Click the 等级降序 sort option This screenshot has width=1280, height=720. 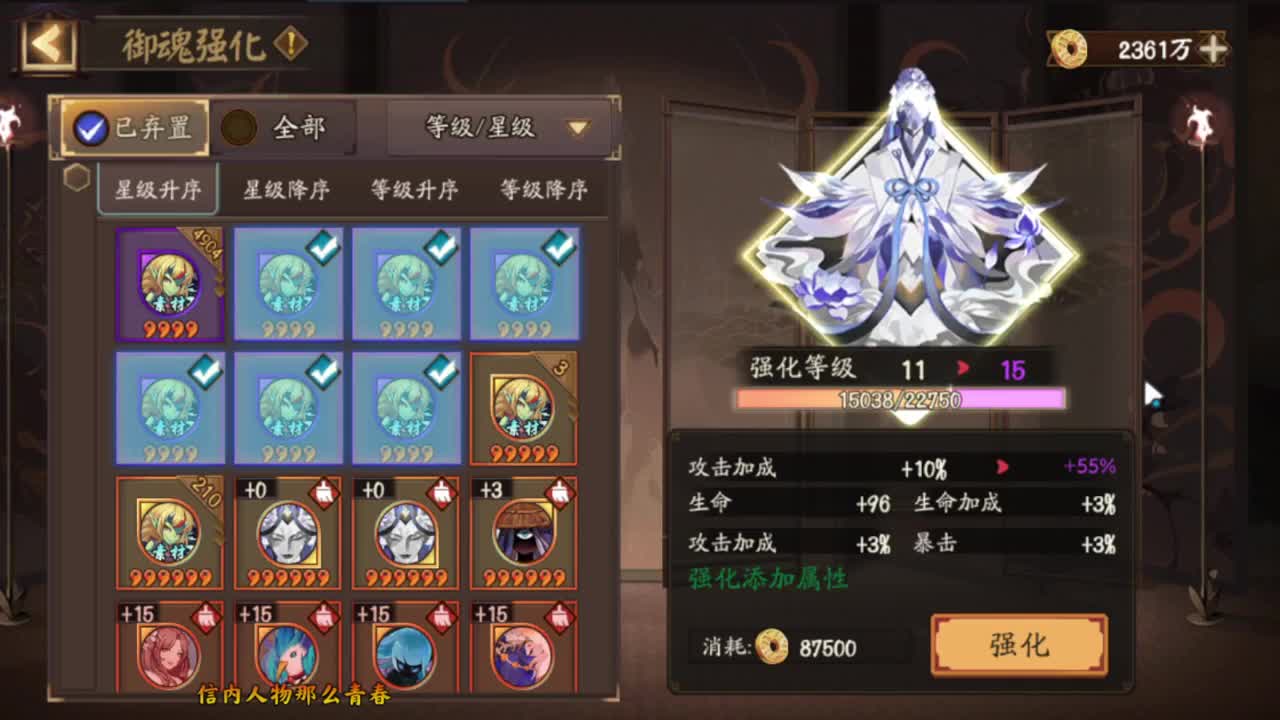tap(543, 190)
